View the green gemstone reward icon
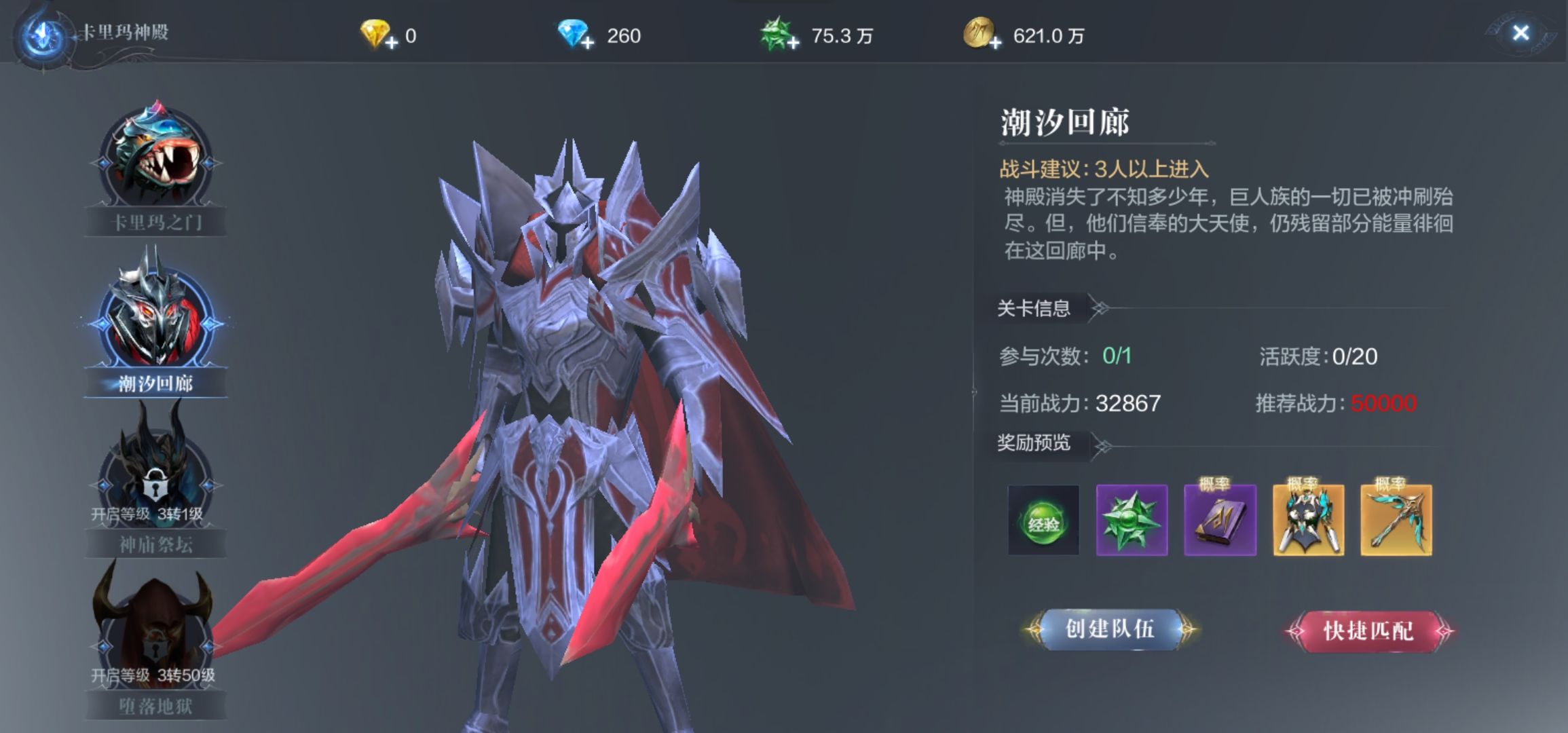The image size is (1568, 733). tap(1132, 520)
